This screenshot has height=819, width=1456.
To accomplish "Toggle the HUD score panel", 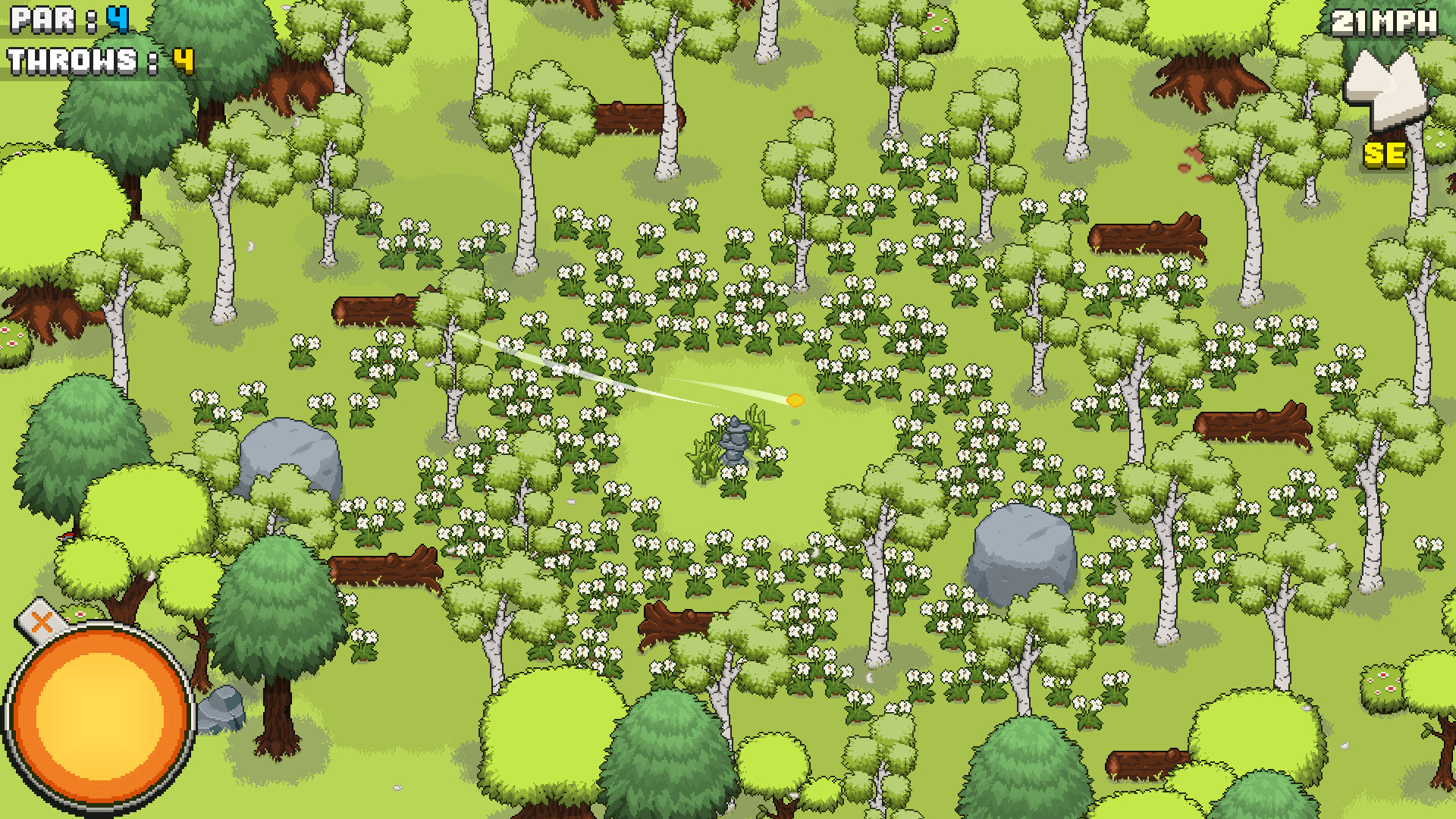I will pyautogui.click(x=76, y=38).
